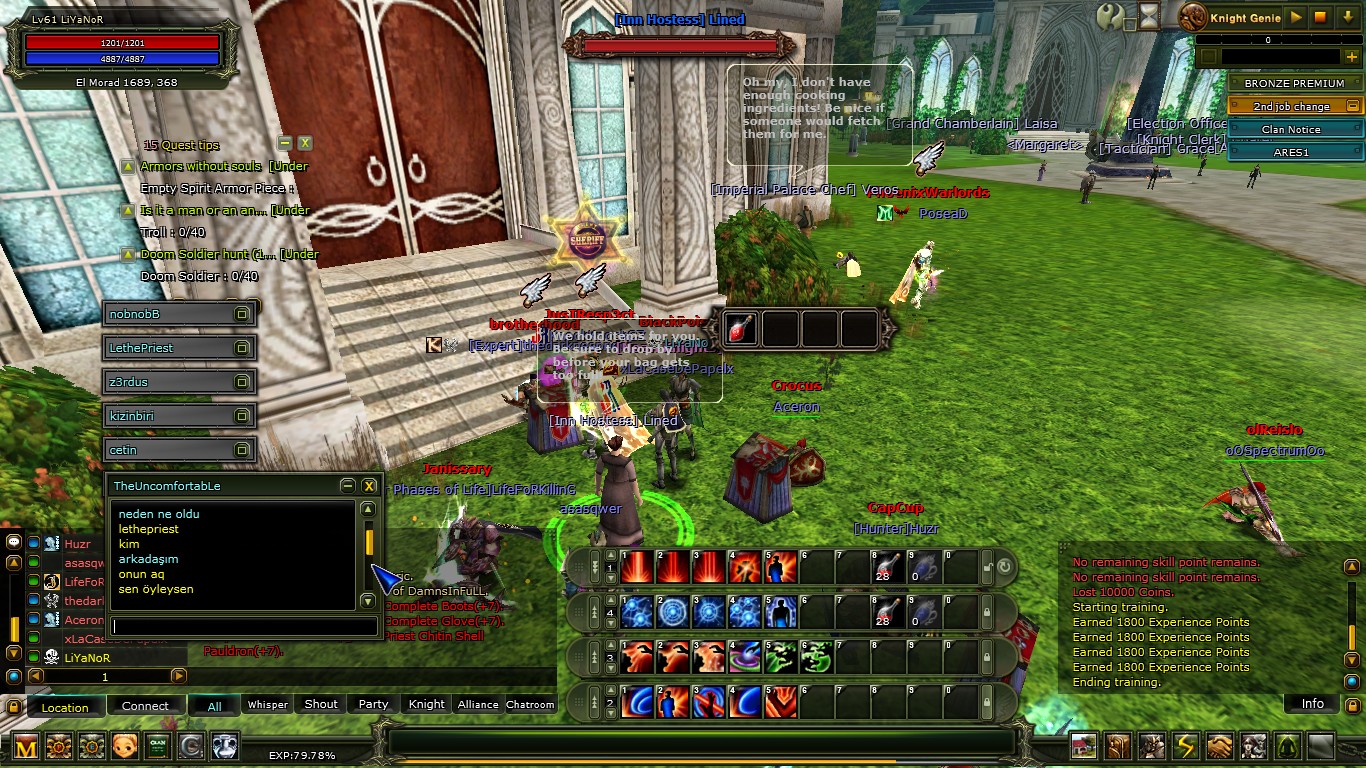The image size is (1366, 768).
Task: Open the Clan Notice
Action: 1290,129
